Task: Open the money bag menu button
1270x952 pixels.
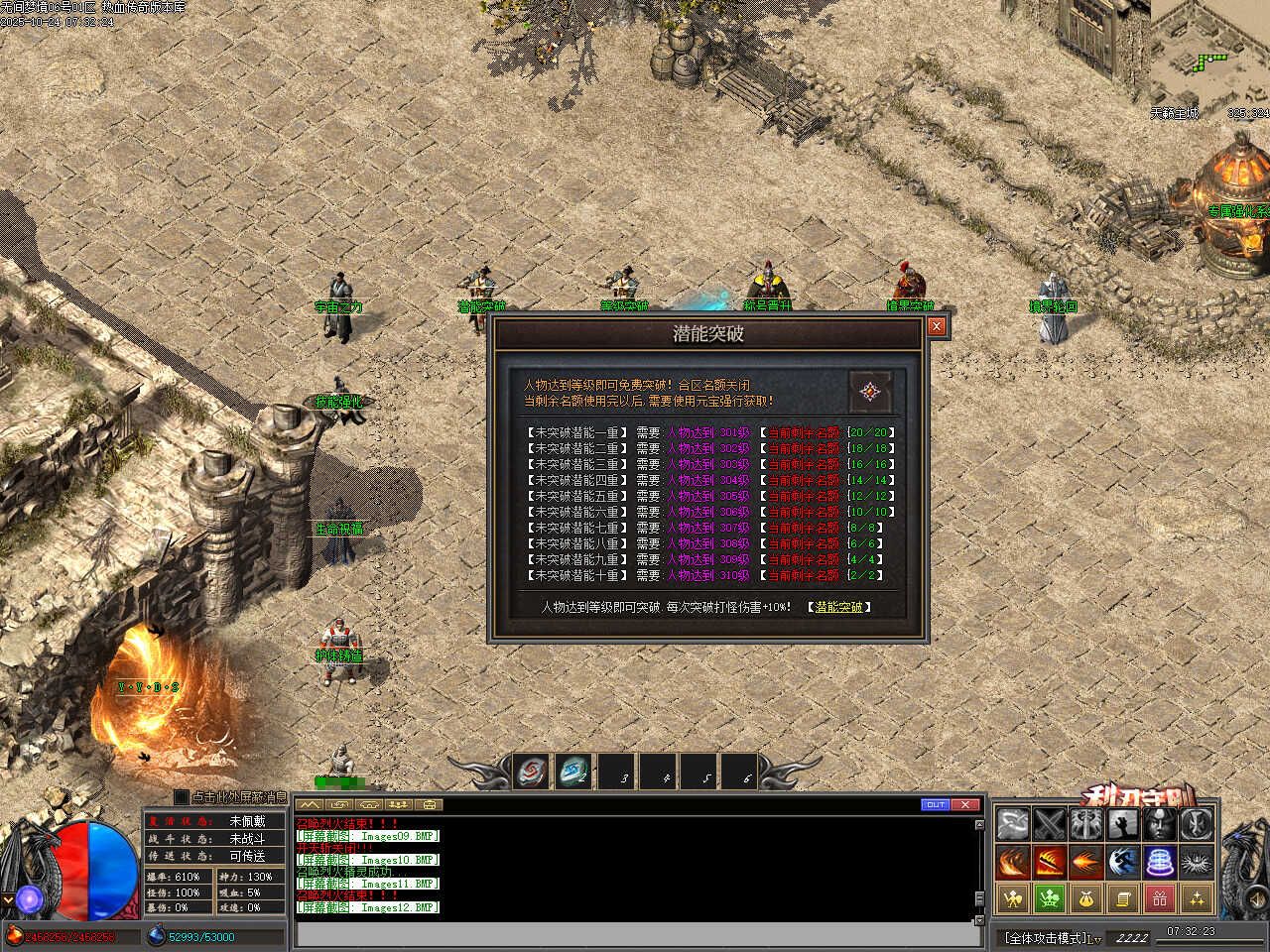Action: tap(1086, 898)
